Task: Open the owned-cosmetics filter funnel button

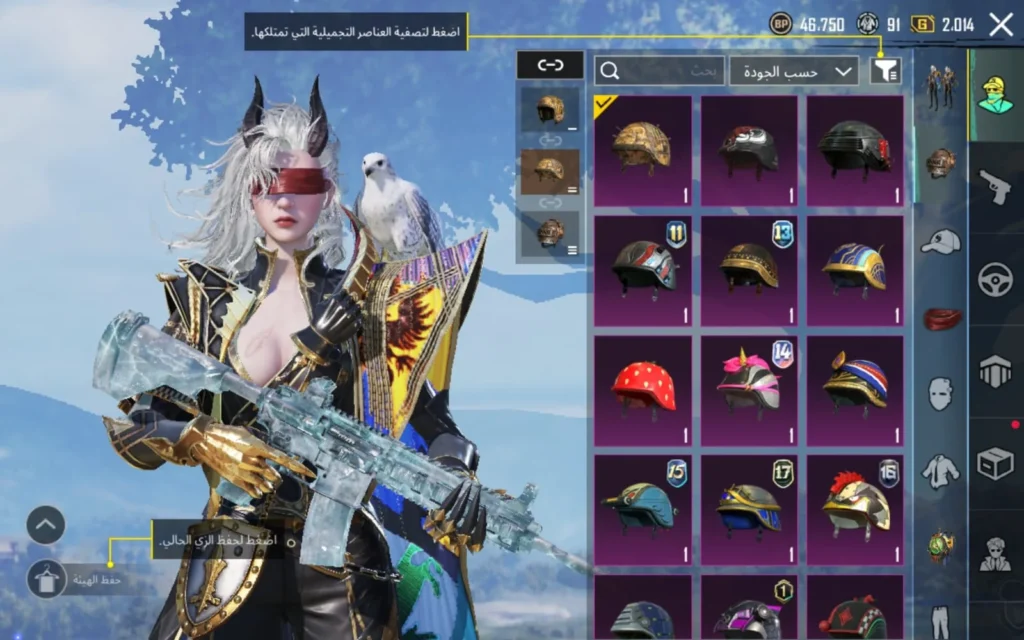Action: coord(885,70)
